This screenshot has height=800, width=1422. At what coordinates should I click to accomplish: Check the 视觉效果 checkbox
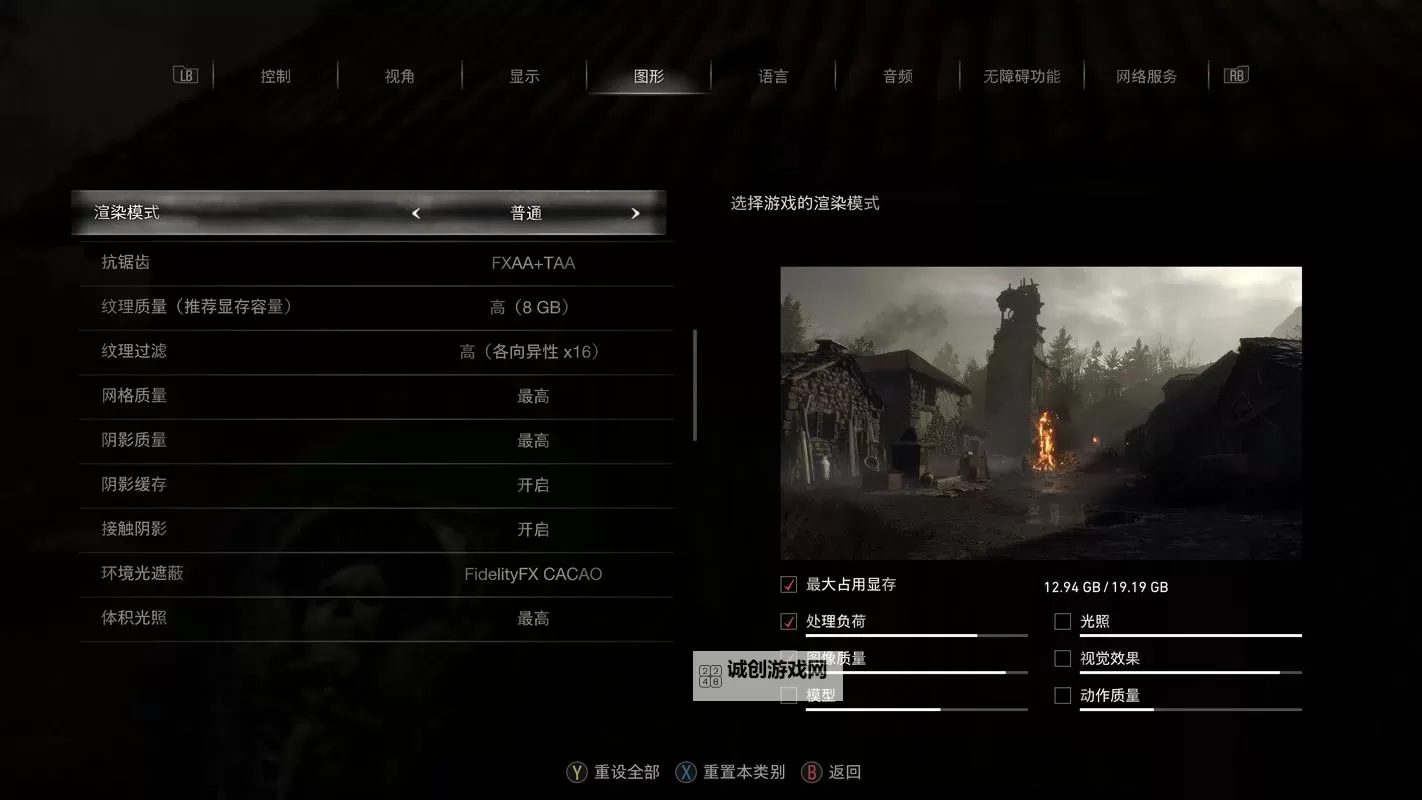[x=1062, y=658]
